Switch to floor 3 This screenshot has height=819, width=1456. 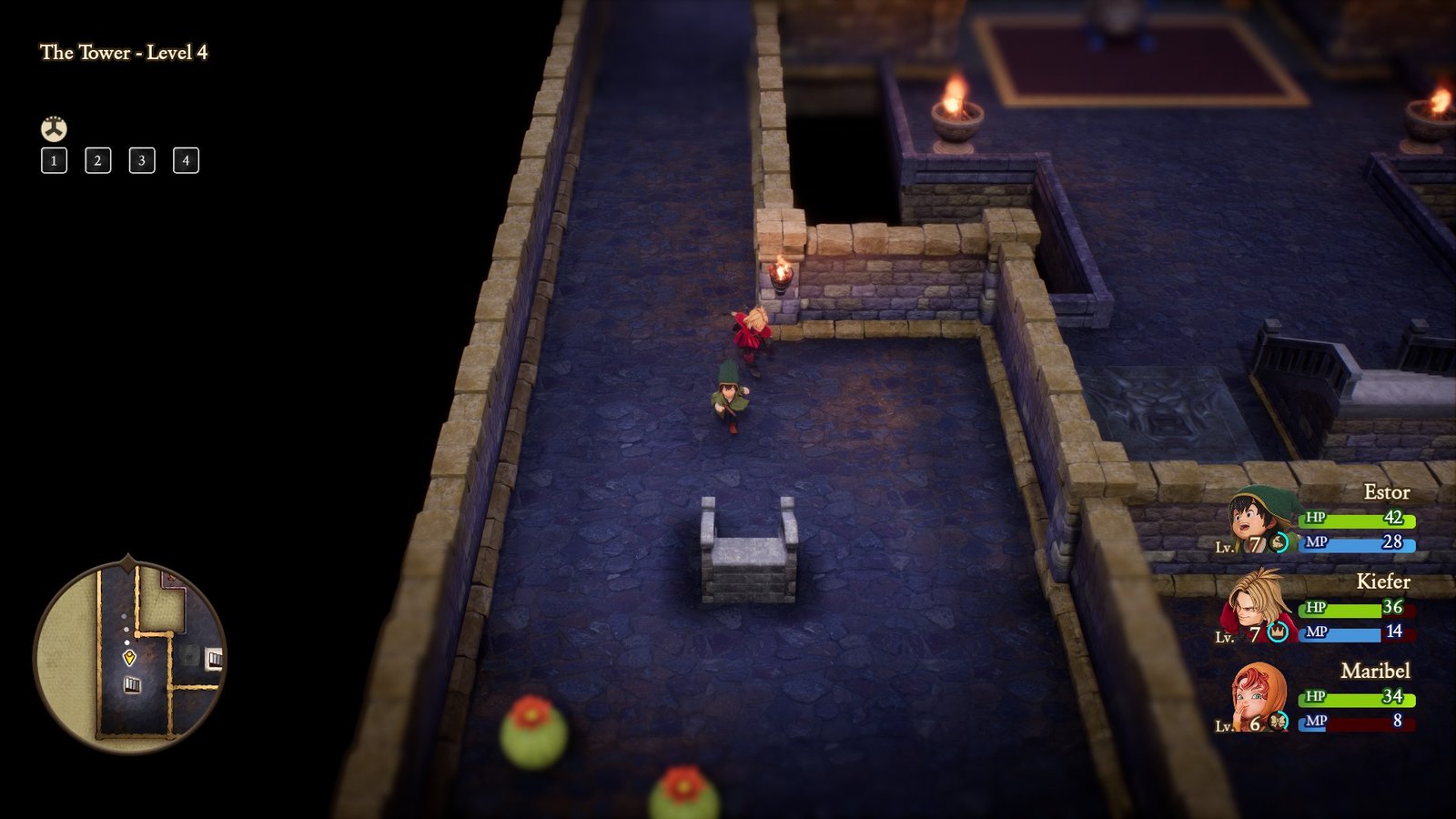[x=141, y=162]
